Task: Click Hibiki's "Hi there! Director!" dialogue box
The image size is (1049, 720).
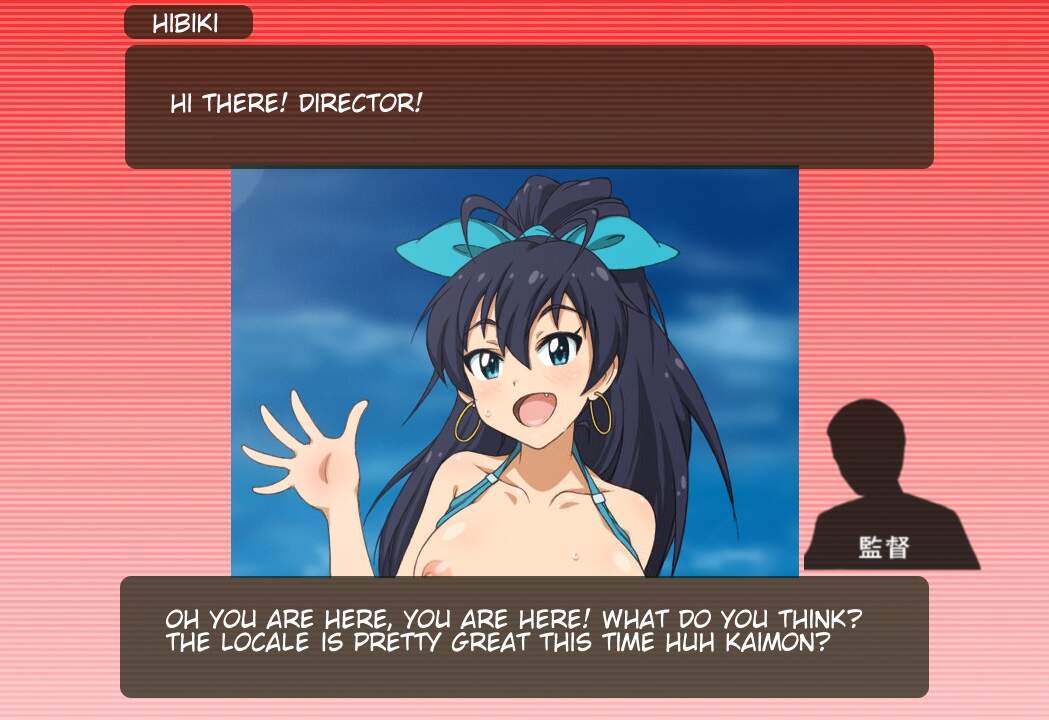Action: (529, 107)
